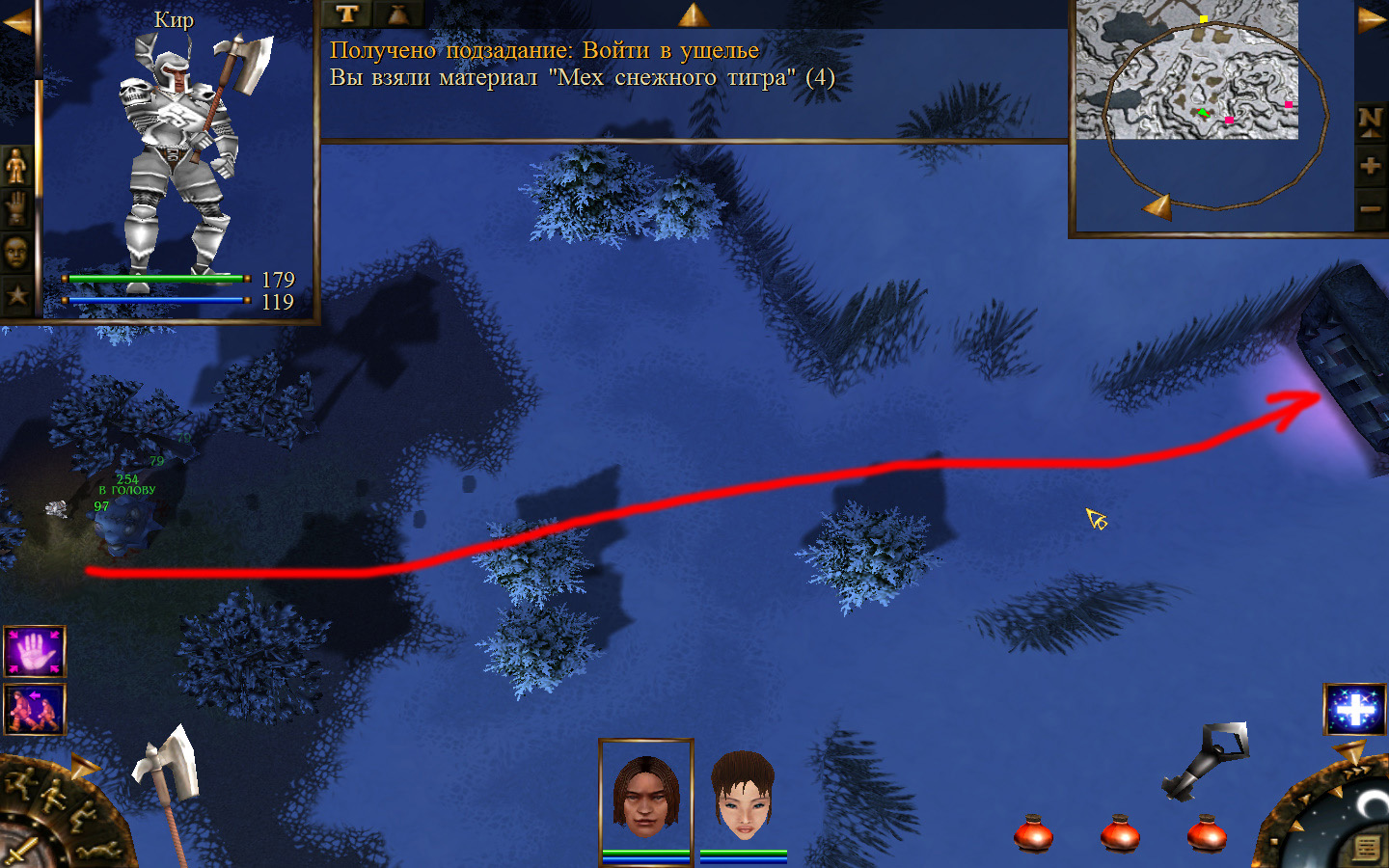Open the sack icon above the message log
This screenshot has height=868, width=1389.
pos(397,14)
